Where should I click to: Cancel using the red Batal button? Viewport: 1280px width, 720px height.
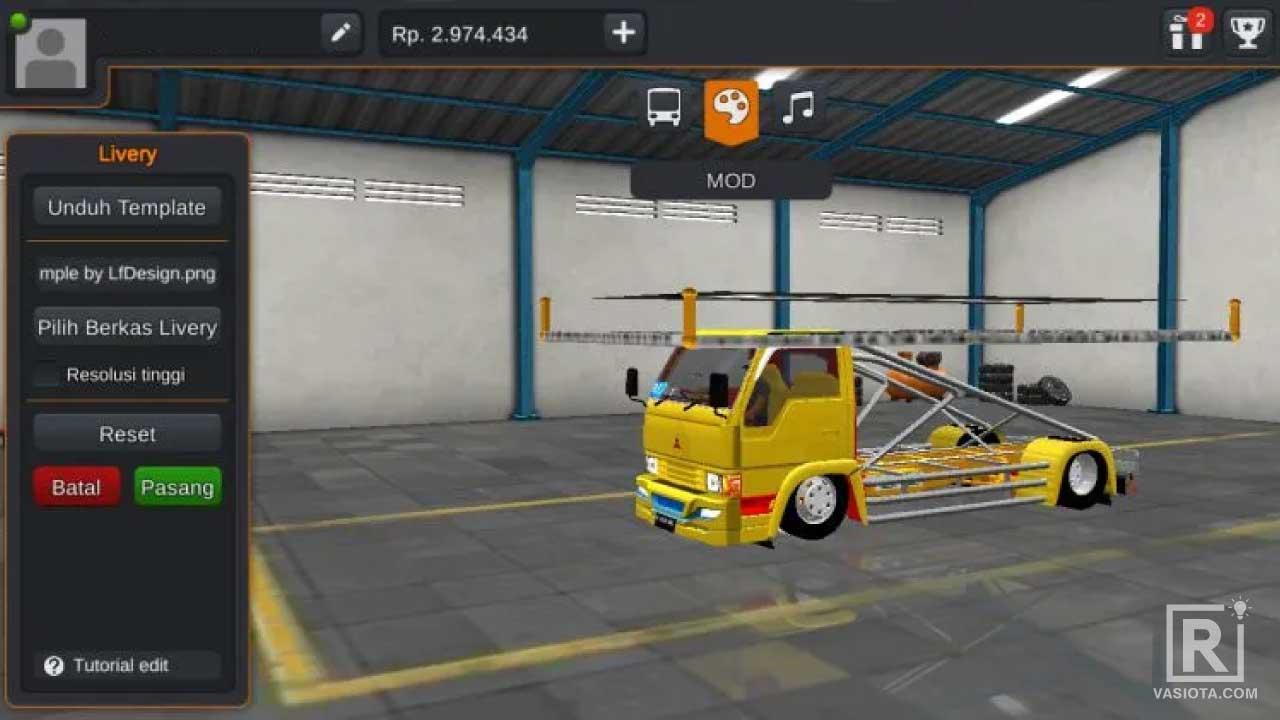[x=76, y=487]
